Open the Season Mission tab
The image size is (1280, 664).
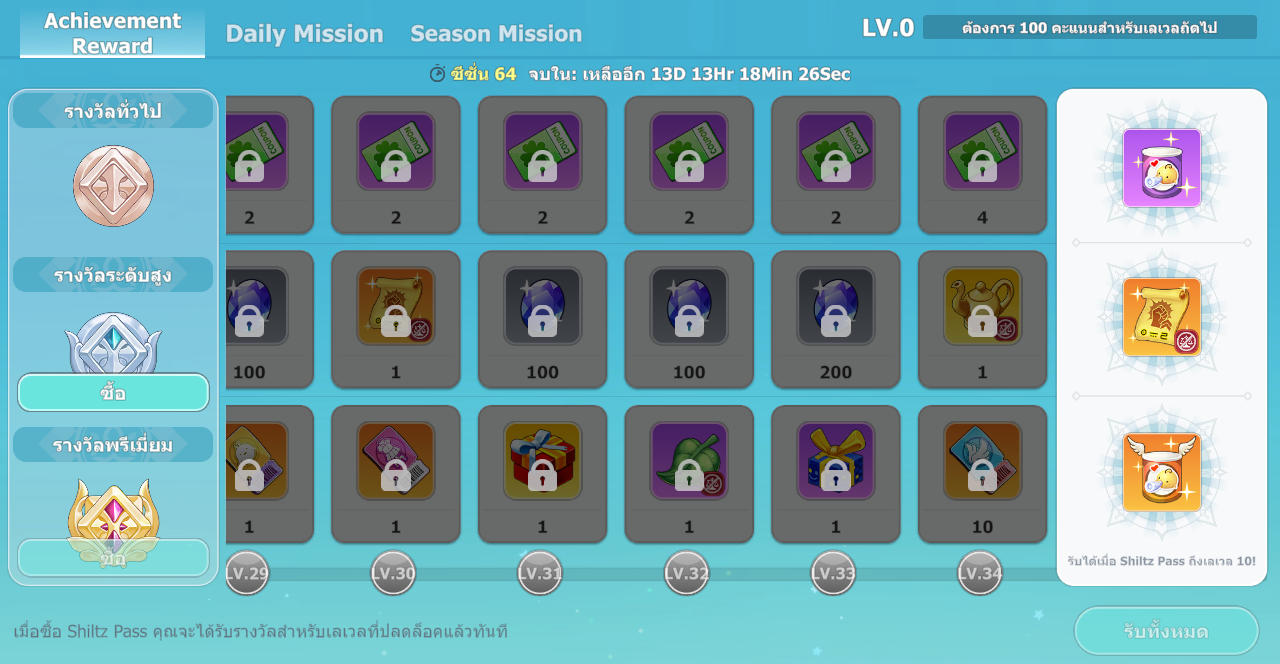tap(496, 33)
